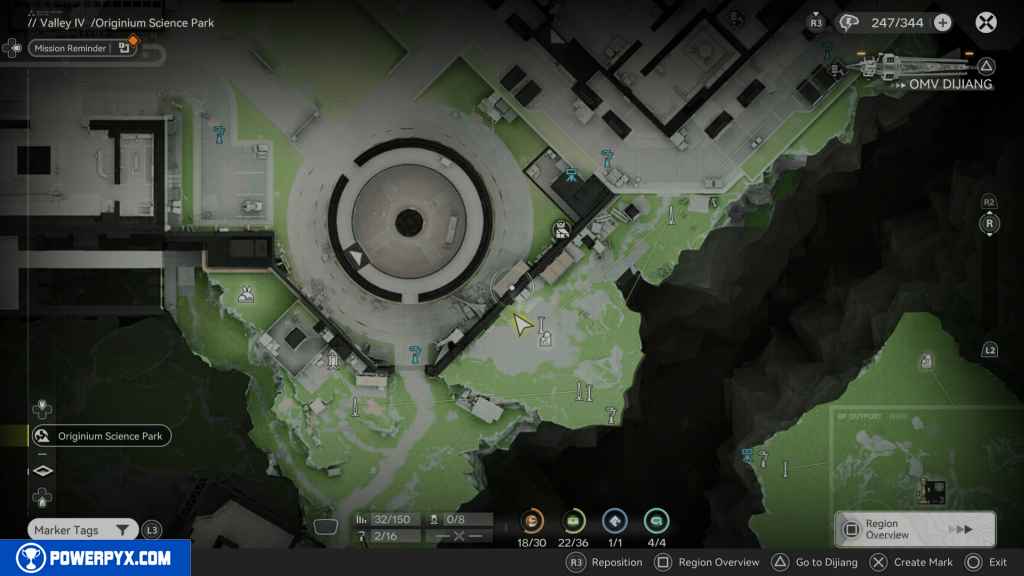Click the green chest counter showing 22/36

[574, 521]
